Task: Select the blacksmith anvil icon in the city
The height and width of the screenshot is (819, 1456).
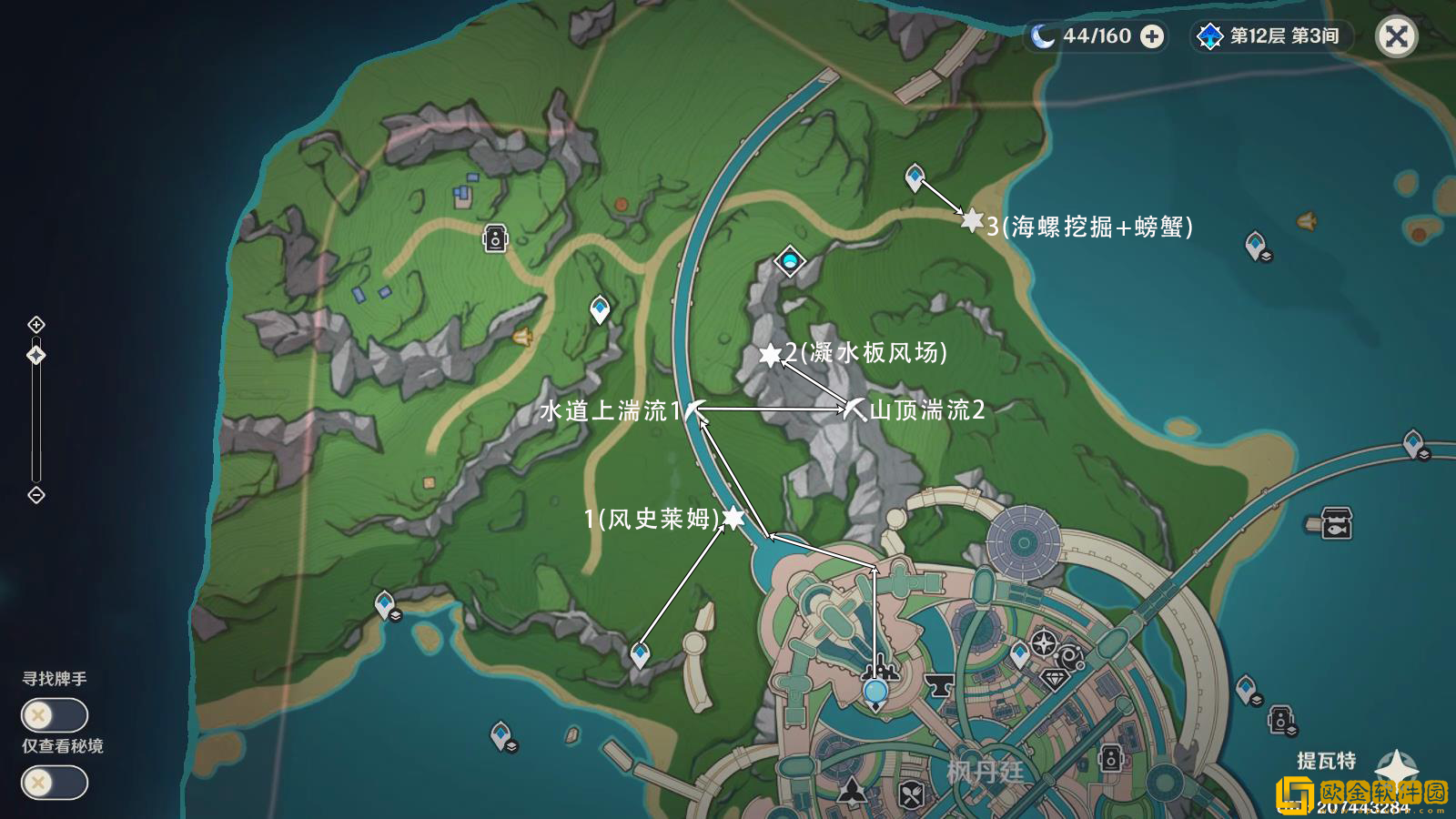Action: point(938,686)
